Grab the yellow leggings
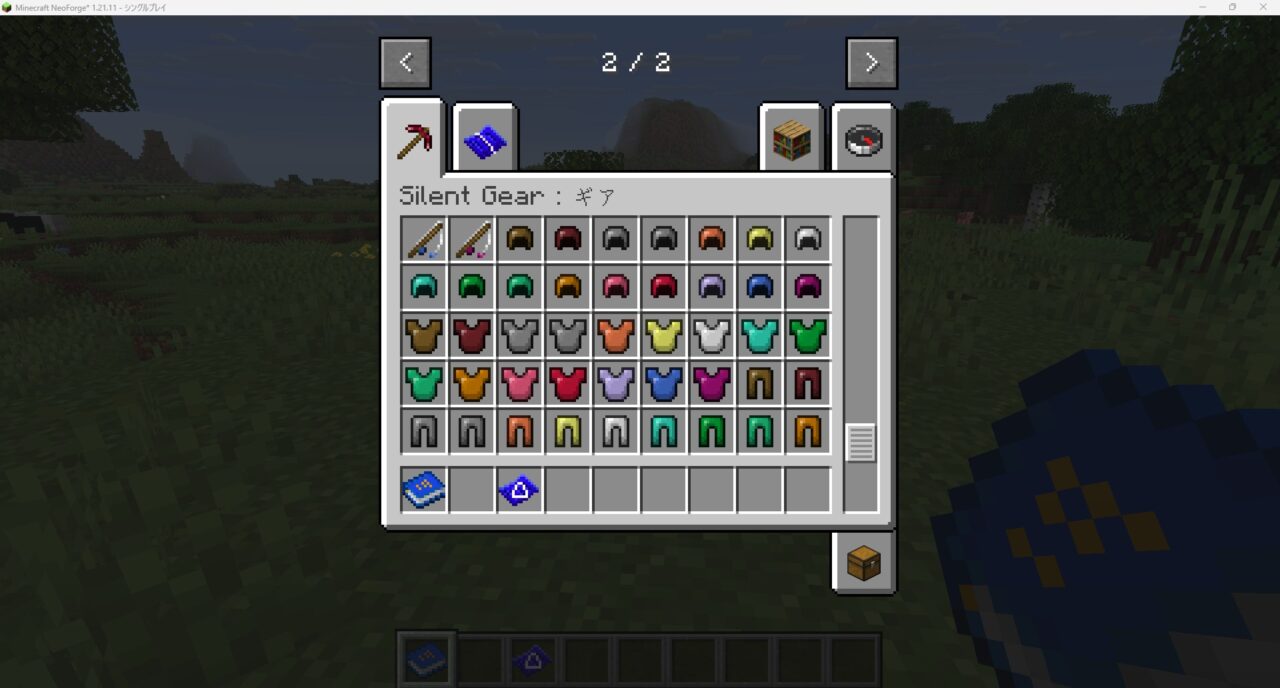The height and width of the screenshot is (688, 1280). [x=567, y=431]
